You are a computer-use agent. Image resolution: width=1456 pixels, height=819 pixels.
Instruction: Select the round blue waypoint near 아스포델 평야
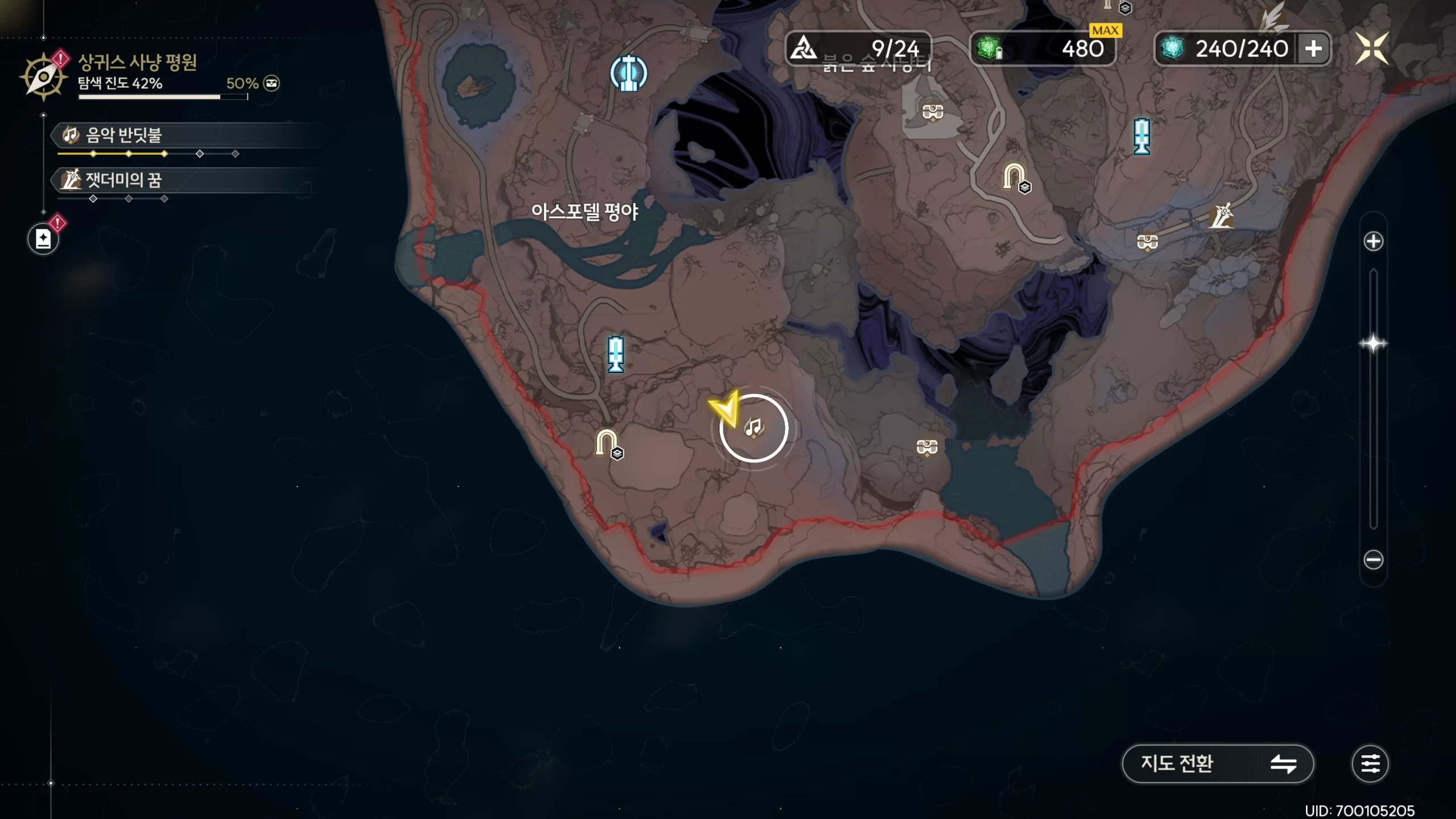628,73
